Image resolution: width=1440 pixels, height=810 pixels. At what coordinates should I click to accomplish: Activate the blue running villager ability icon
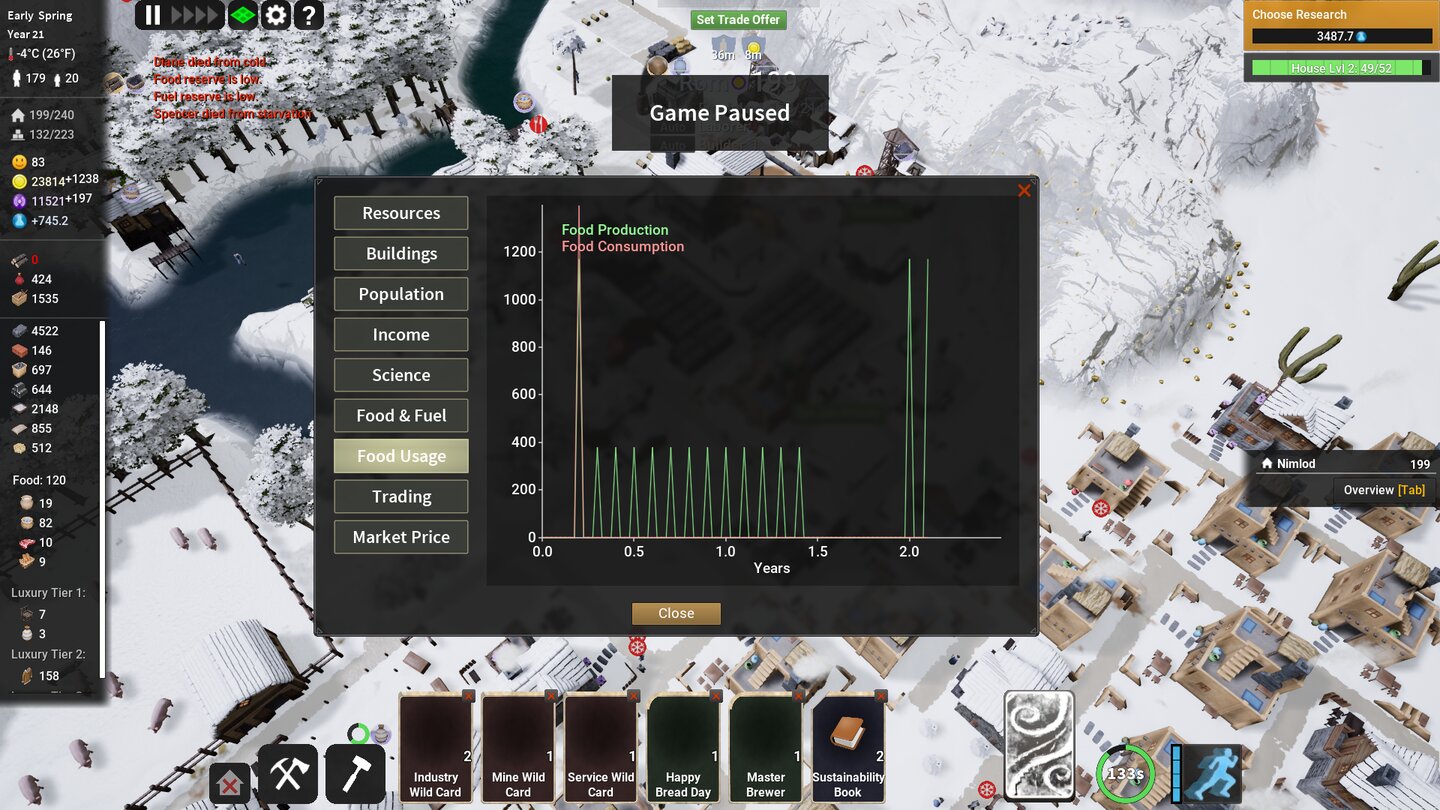pyautogui.click(x=1213, y=773)
